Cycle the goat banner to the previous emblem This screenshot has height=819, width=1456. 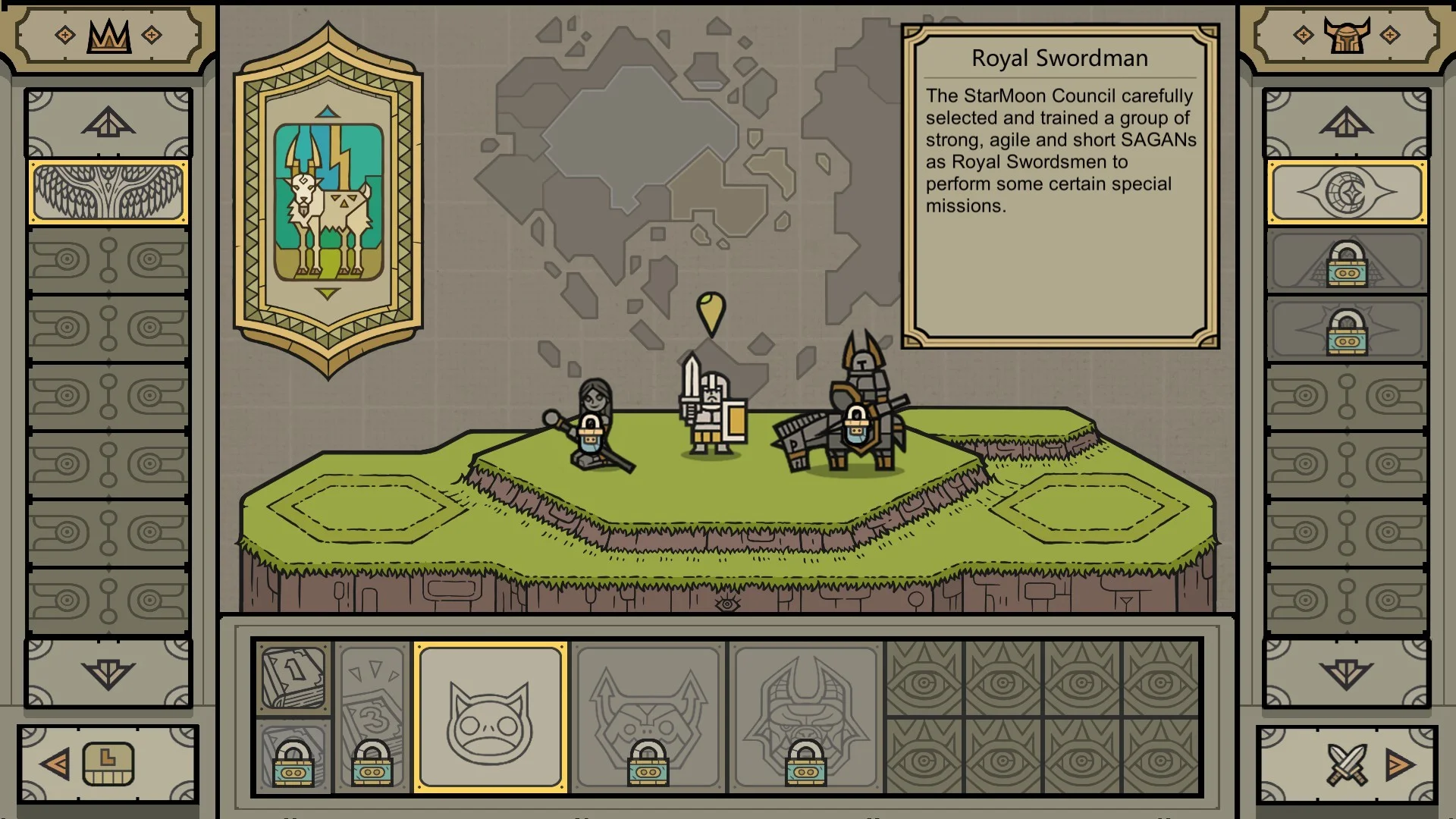tap(328, 112)
